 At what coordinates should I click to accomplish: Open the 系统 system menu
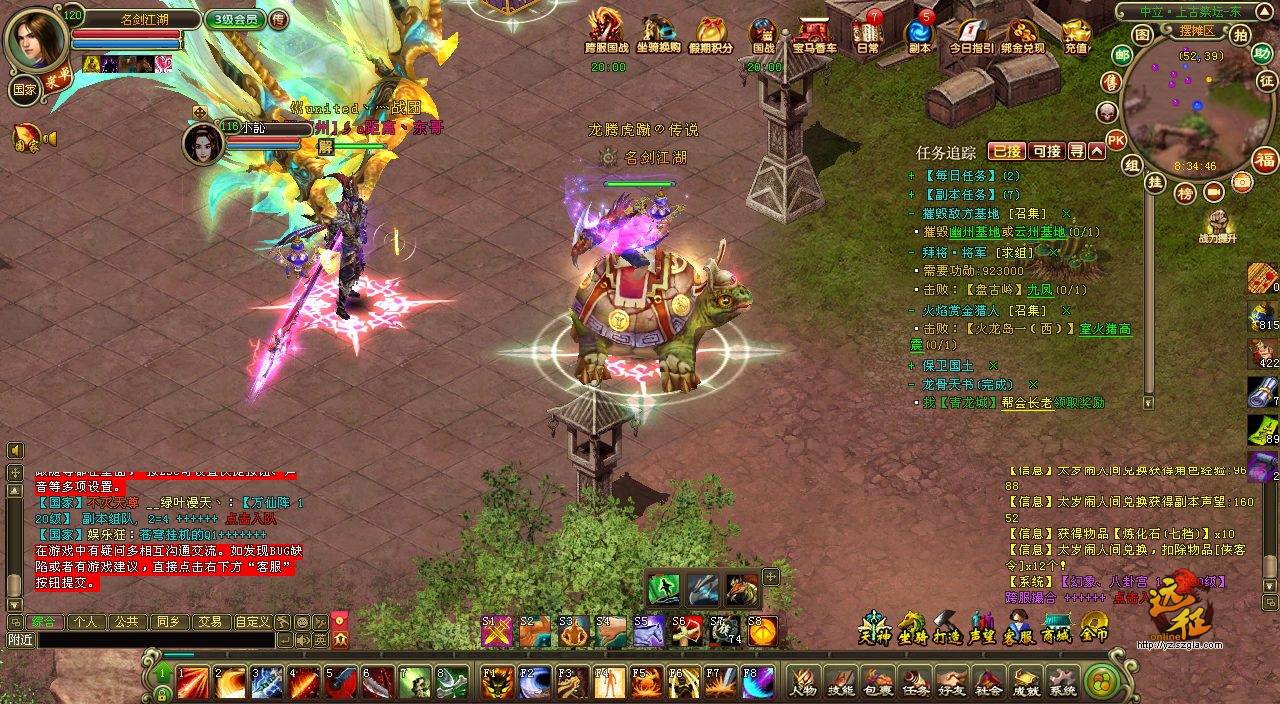pyautogui.click(x=1063, y=682)
